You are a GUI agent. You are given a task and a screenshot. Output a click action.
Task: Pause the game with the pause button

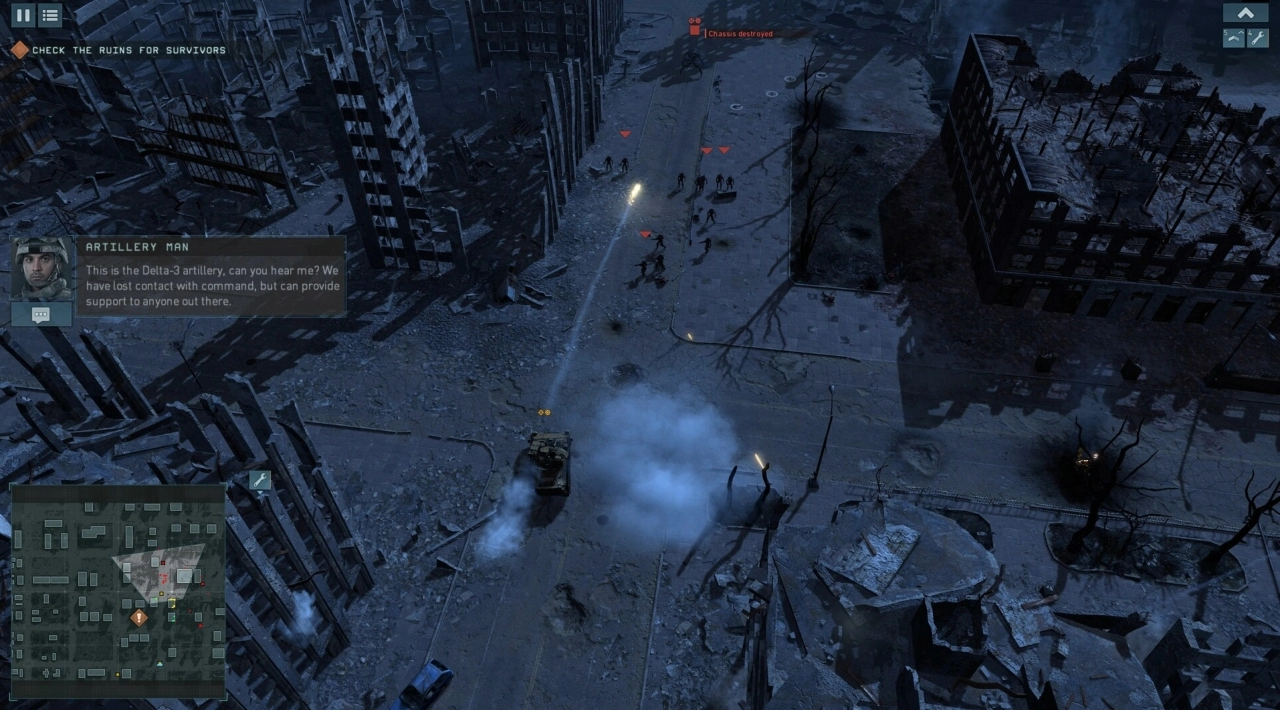coord(22,15)
